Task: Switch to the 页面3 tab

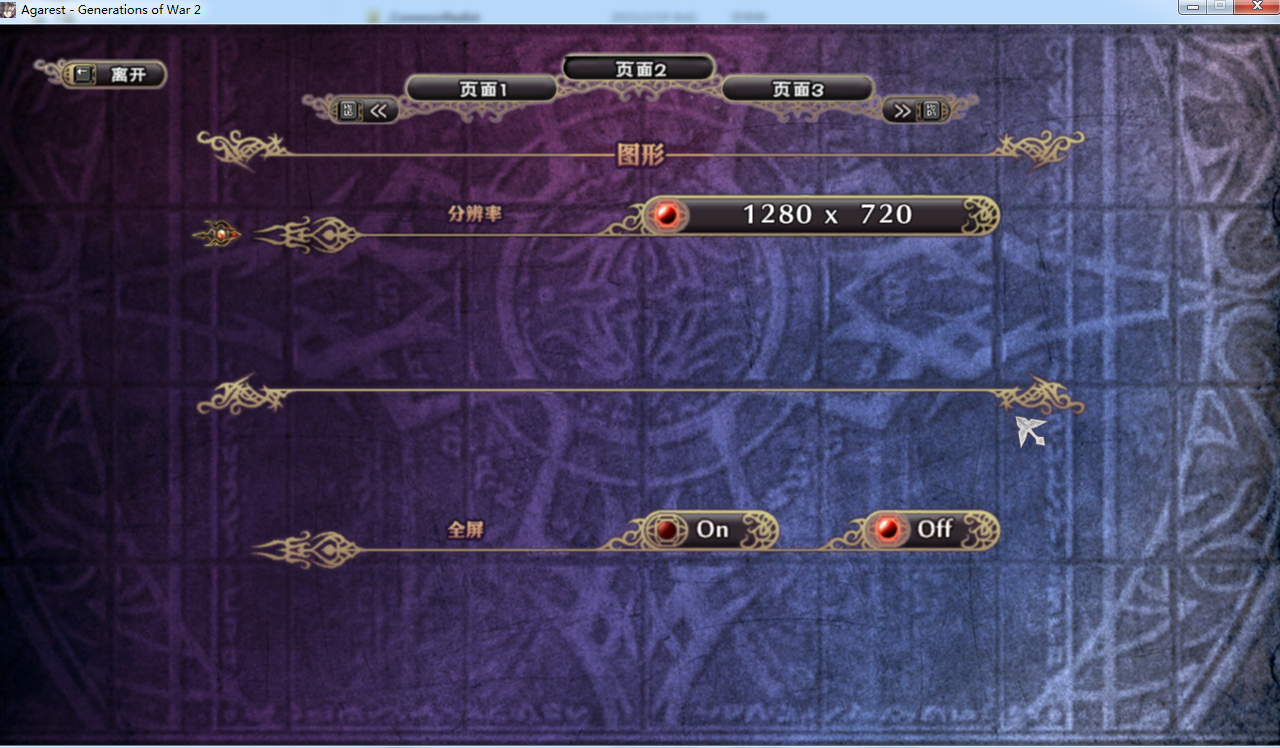Action: (x=797, y=88)
